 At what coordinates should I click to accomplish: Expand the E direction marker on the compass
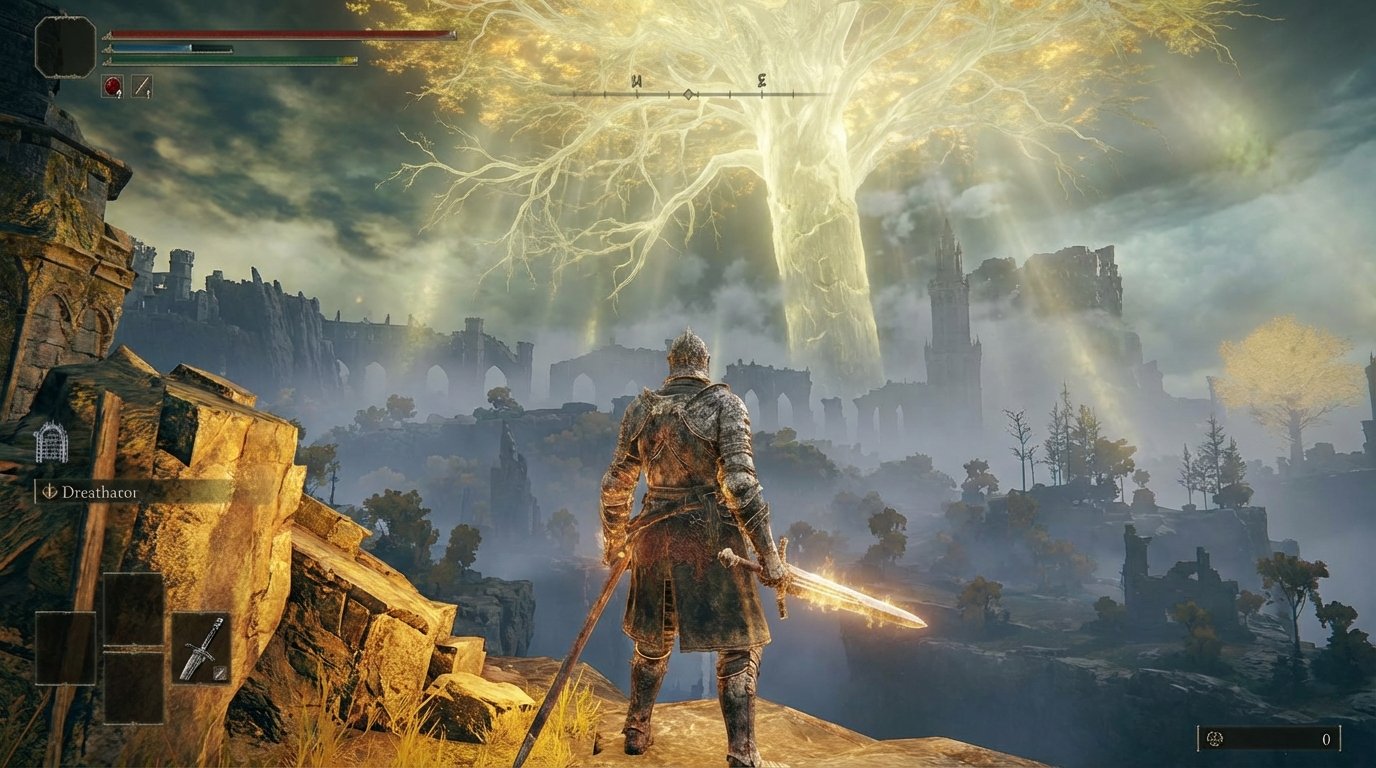click(x=761, y=80)
